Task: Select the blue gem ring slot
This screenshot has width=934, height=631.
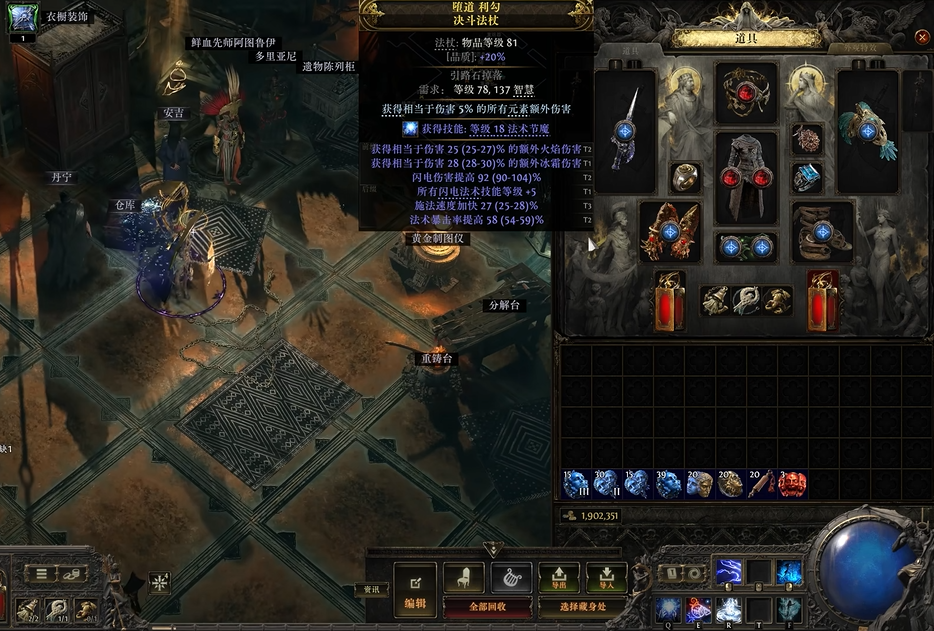Action: click(x=807, y=178)
